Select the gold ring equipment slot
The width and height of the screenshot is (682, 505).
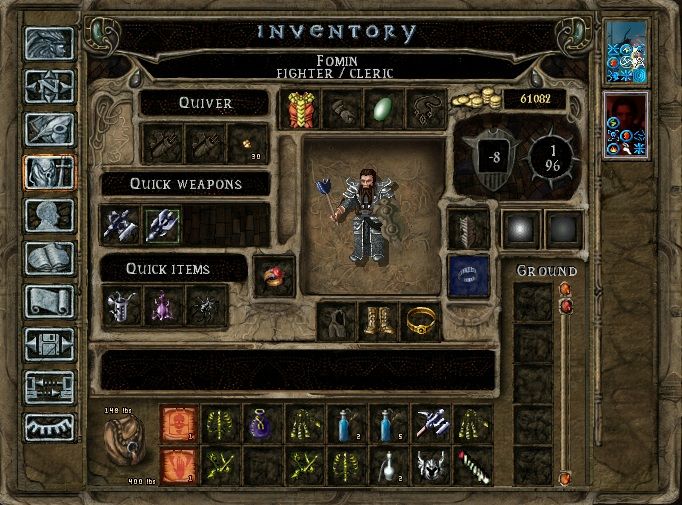coord(421,322)
